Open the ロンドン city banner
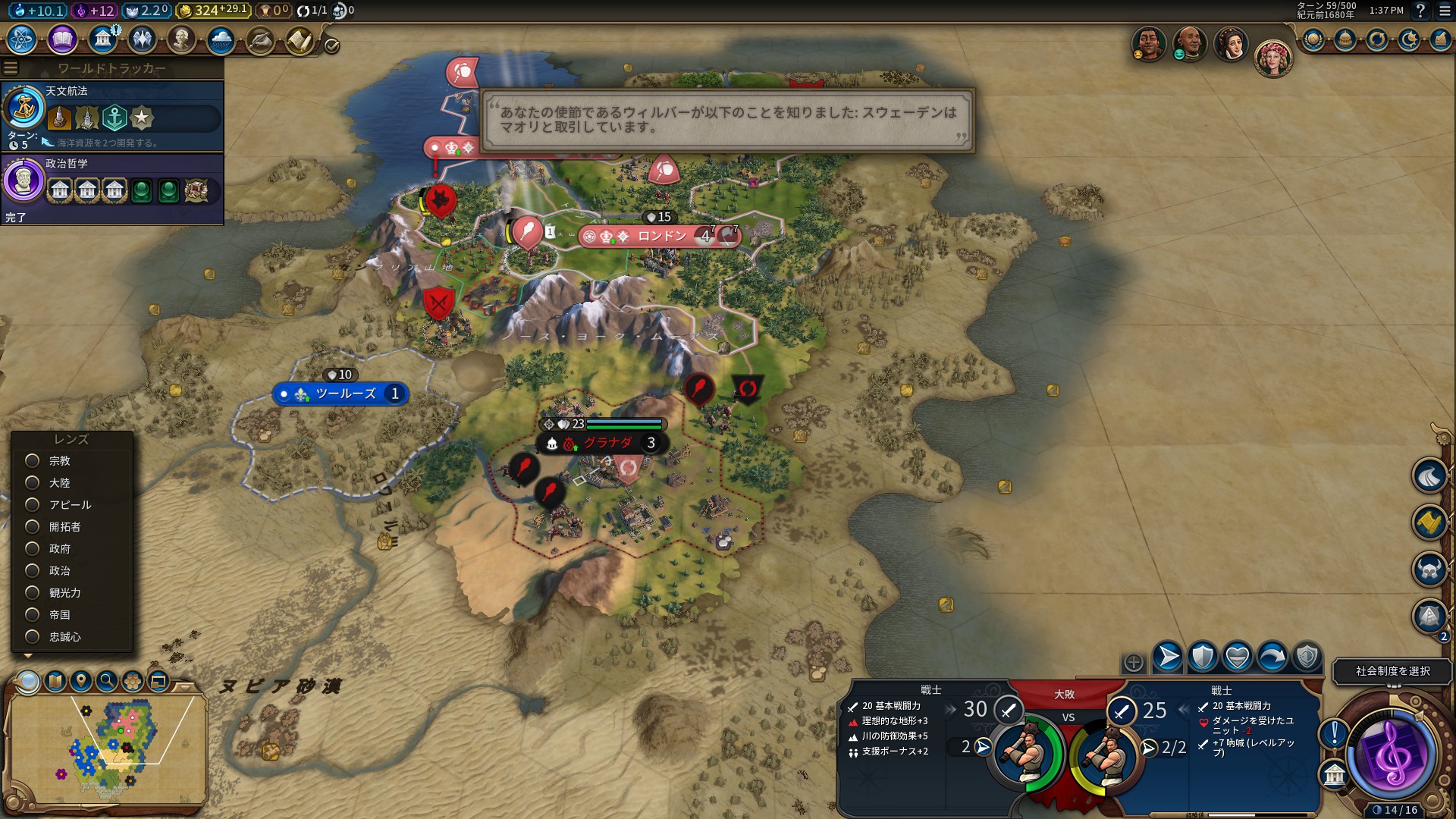 (661, 237)
